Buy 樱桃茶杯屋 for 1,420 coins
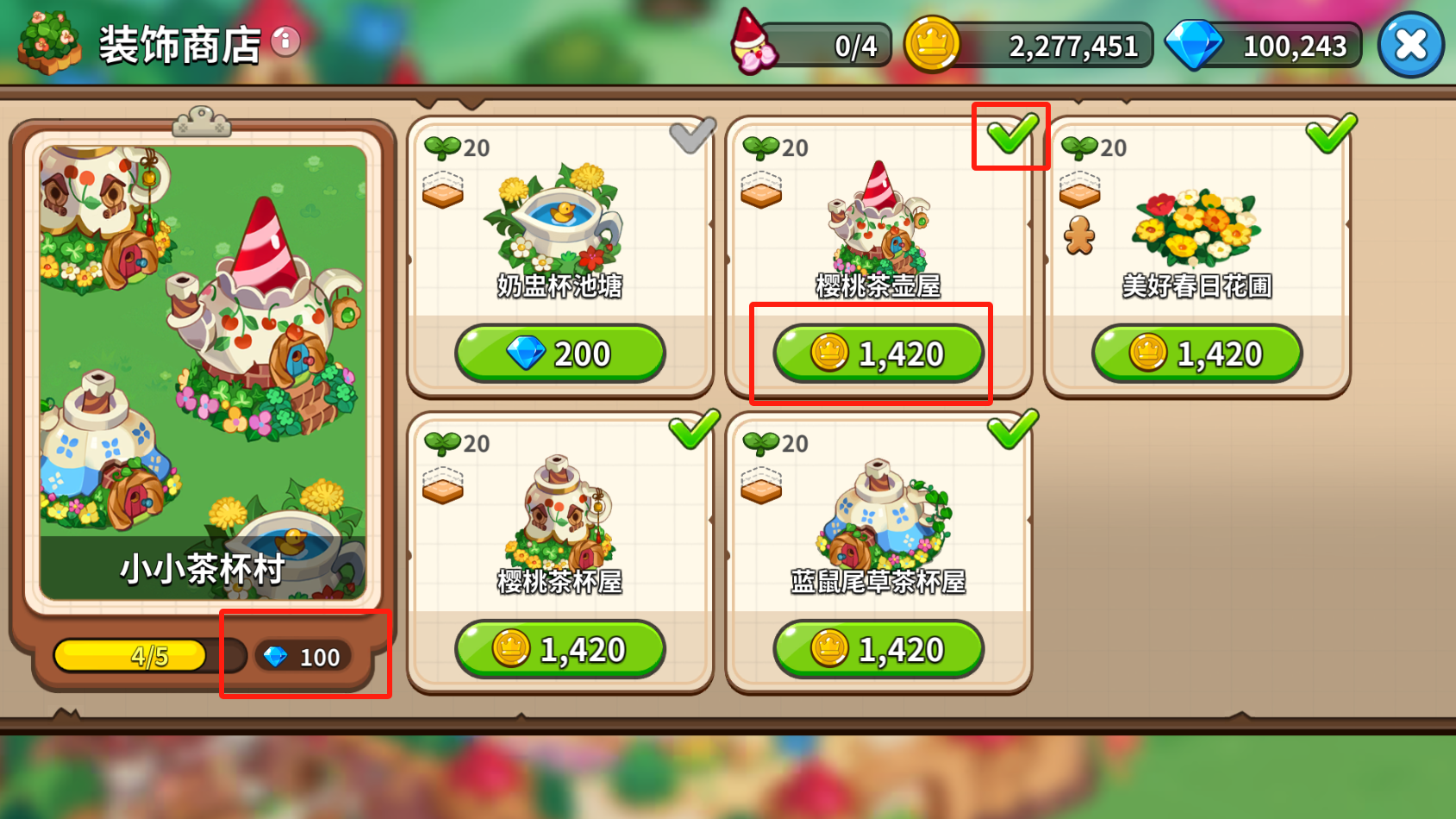 pos(560,649)
